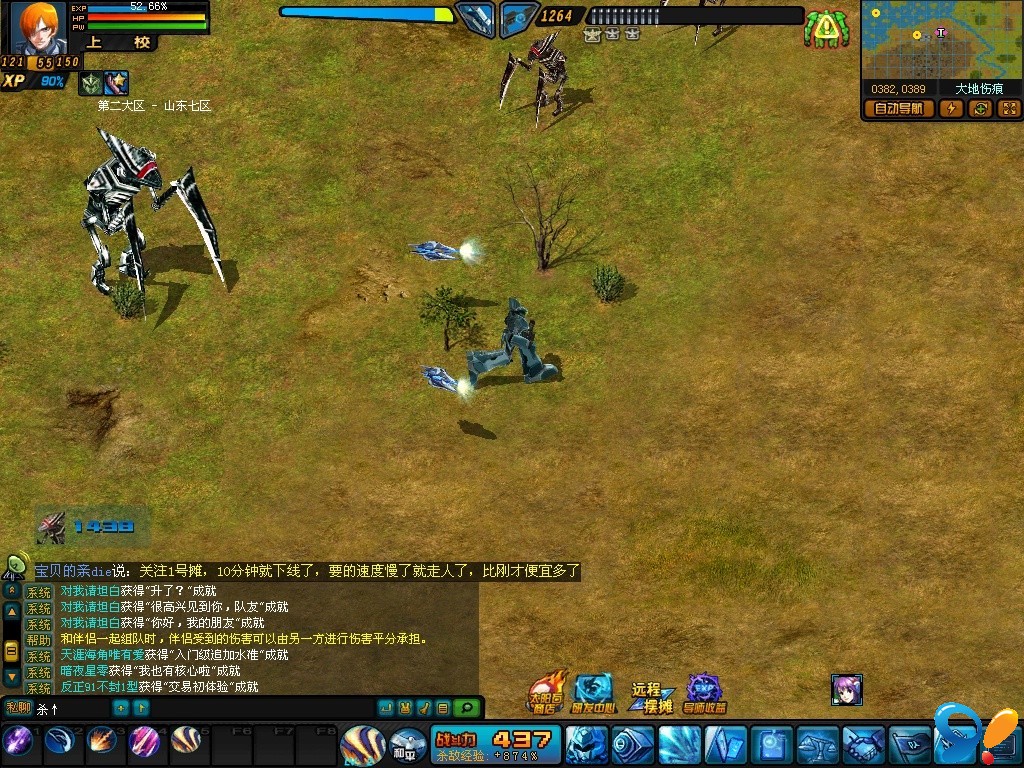Image resolution: width=1024 pixels, height=768 pixels.
Task: Open the 太阳石商店 shop
Action: [547, 692]
